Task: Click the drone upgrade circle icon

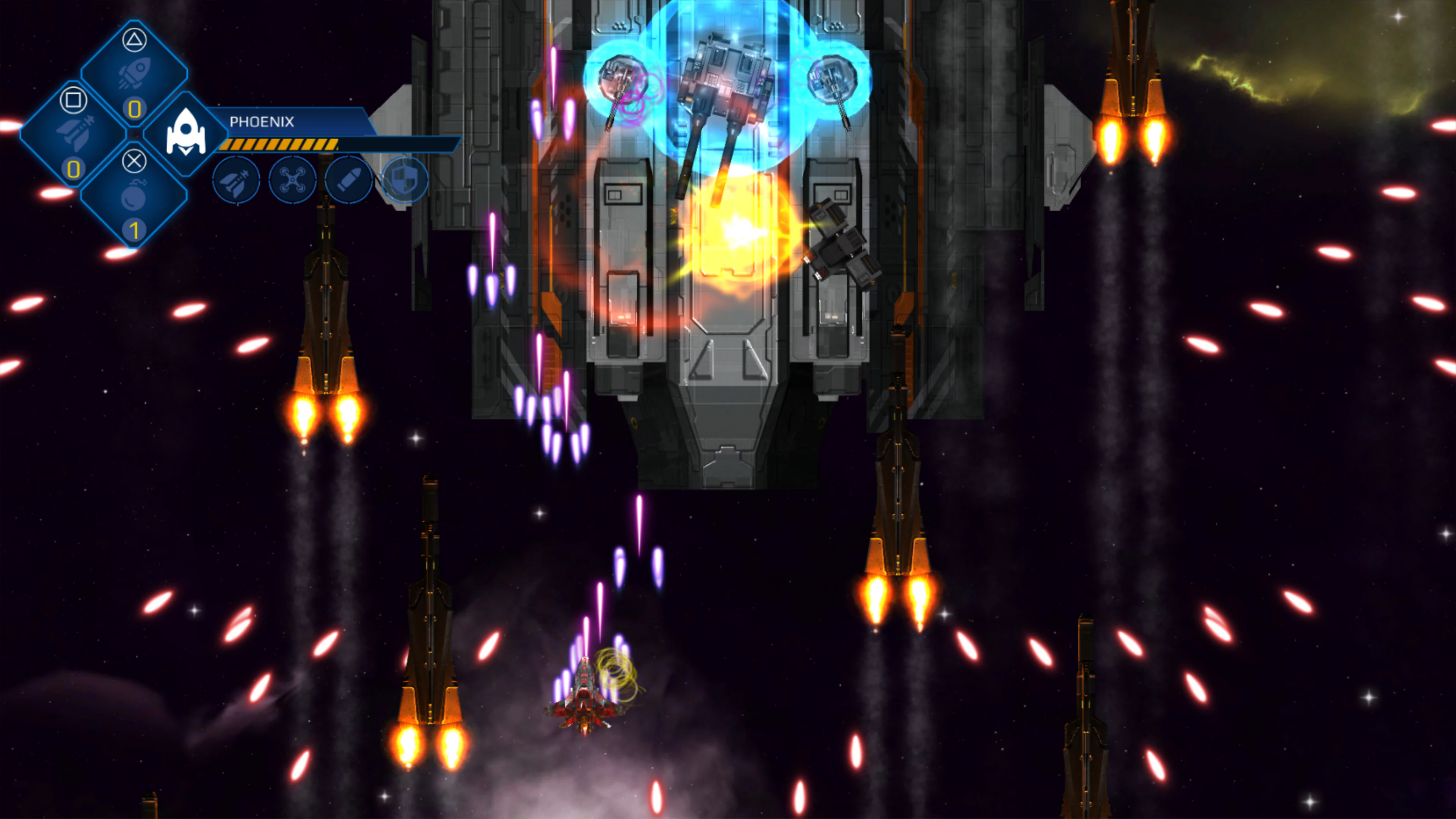Action: (293, 181)
